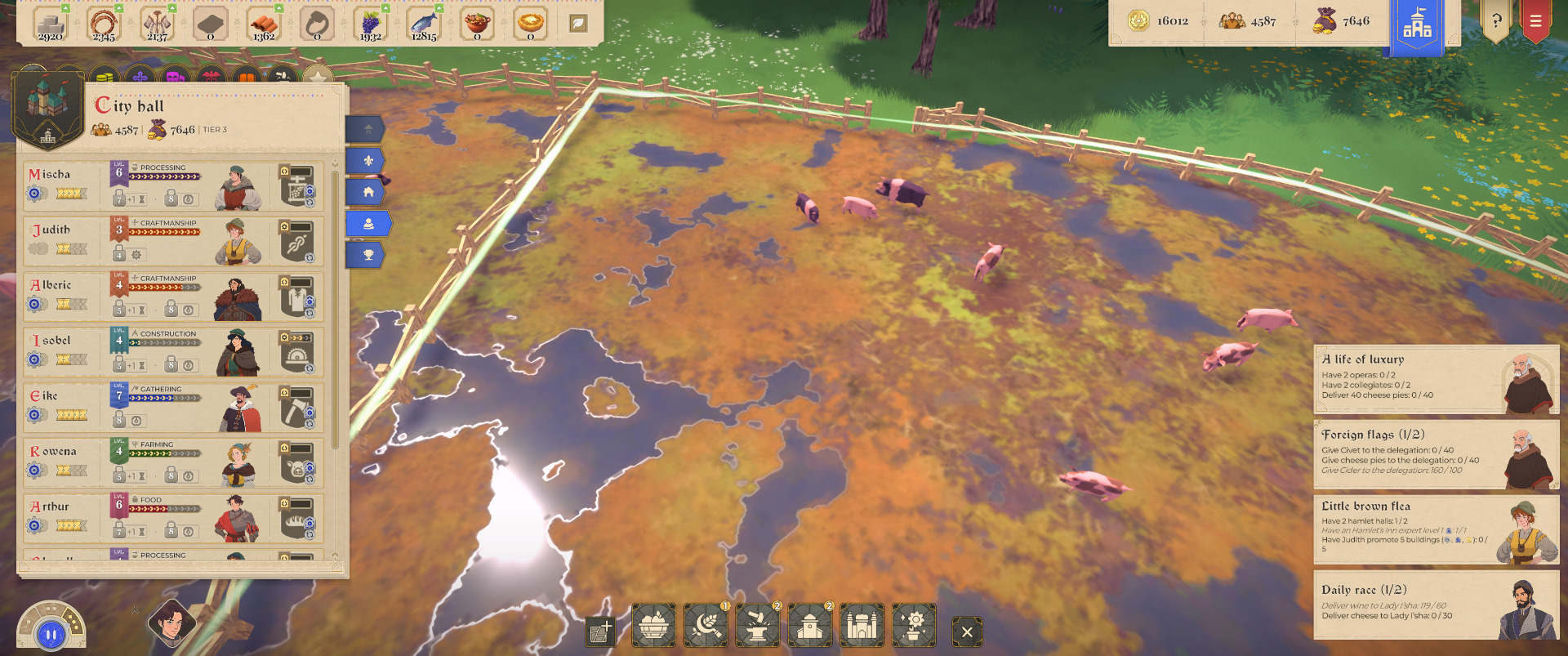Choose Eike the gathering expert
Viewport: 1568px width, 656px height.
(x=173, y=408)
